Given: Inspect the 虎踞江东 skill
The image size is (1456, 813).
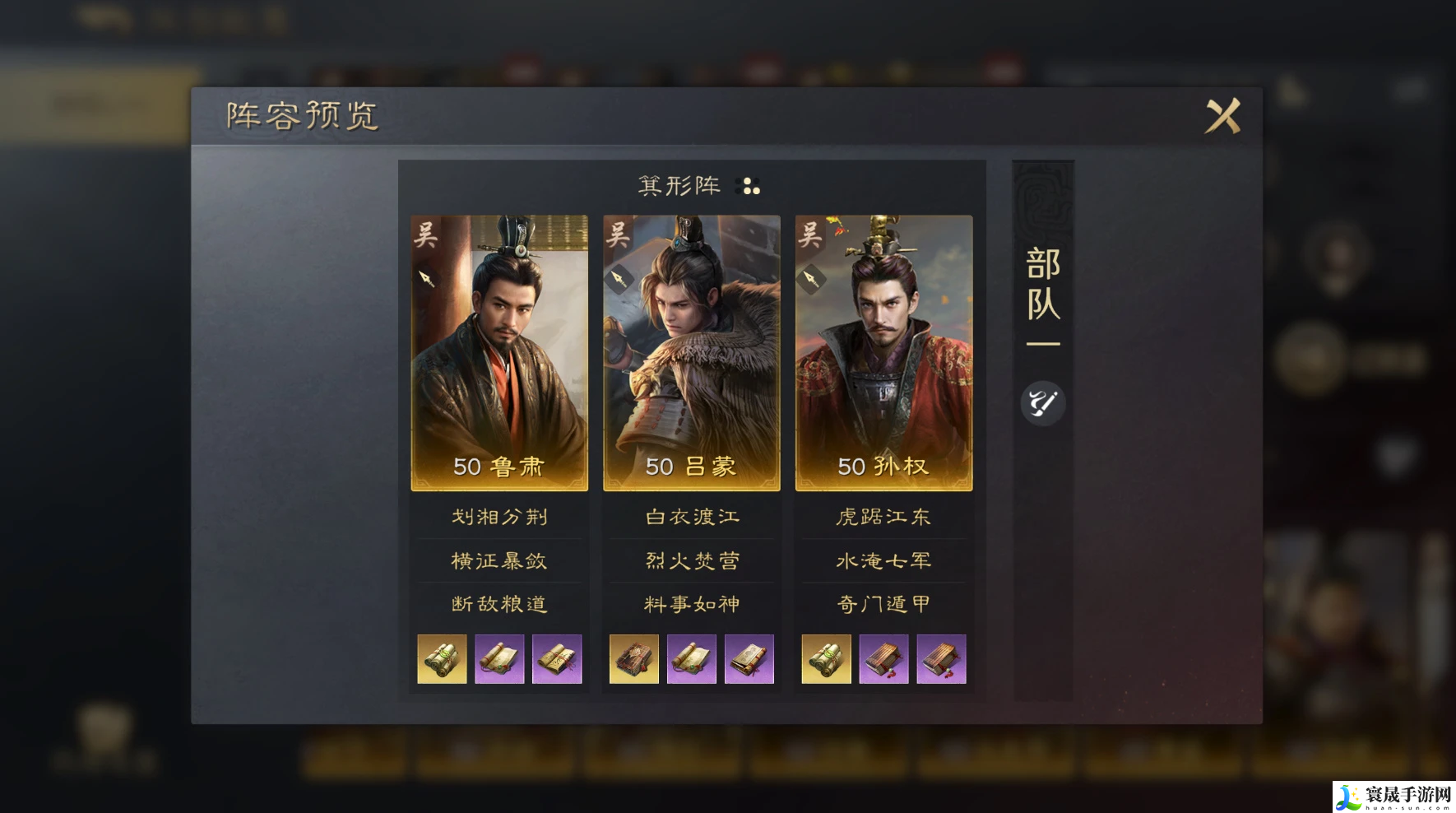Looking at the screenshot, I should pyautogui.click(x=883, y=517).
